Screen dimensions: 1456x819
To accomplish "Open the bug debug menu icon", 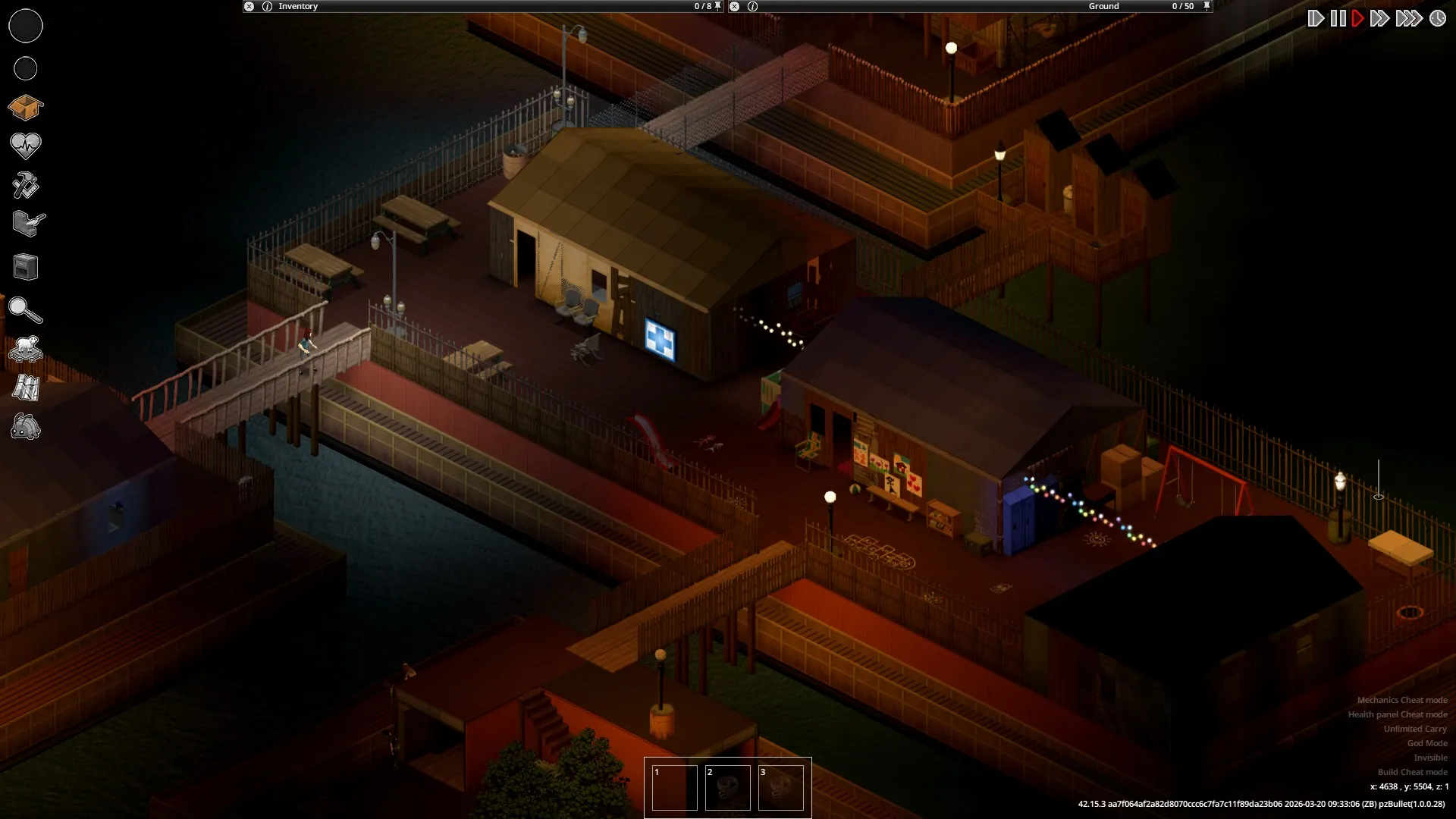I will pyautogui.click(x=25, y=428).
